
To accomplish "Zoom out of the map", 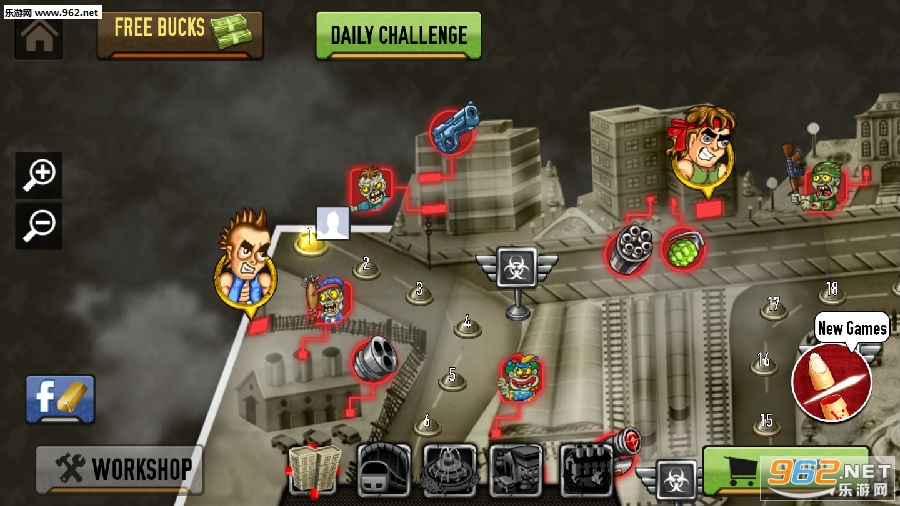I will tap(40, 224).
